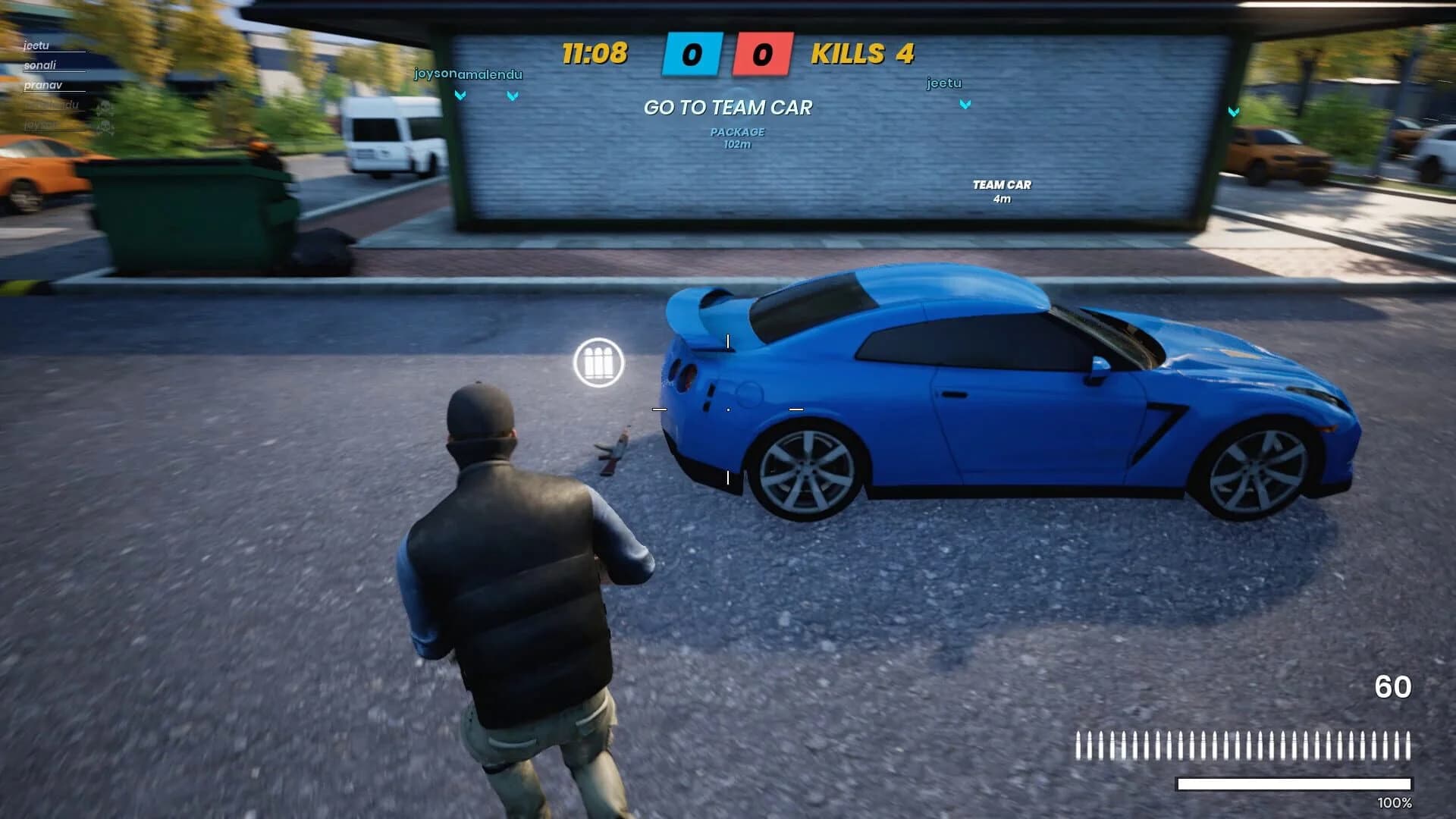The height and width of the screenshot is (819, 1456).
Task: Click the GO TO TEAM CAR objective text
Action: 727,108
